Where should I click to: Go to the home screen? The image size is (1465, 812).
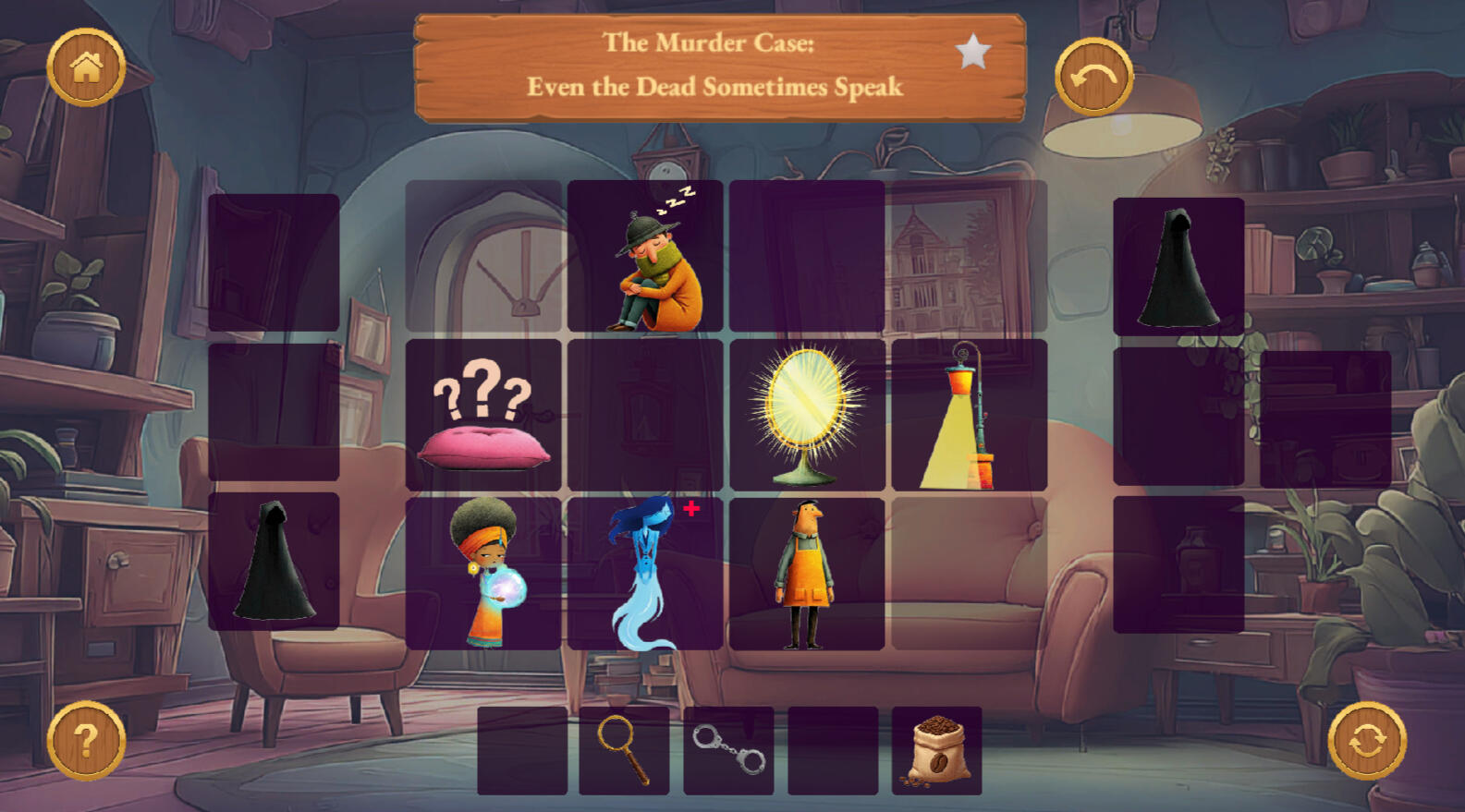tap(86, 67)
